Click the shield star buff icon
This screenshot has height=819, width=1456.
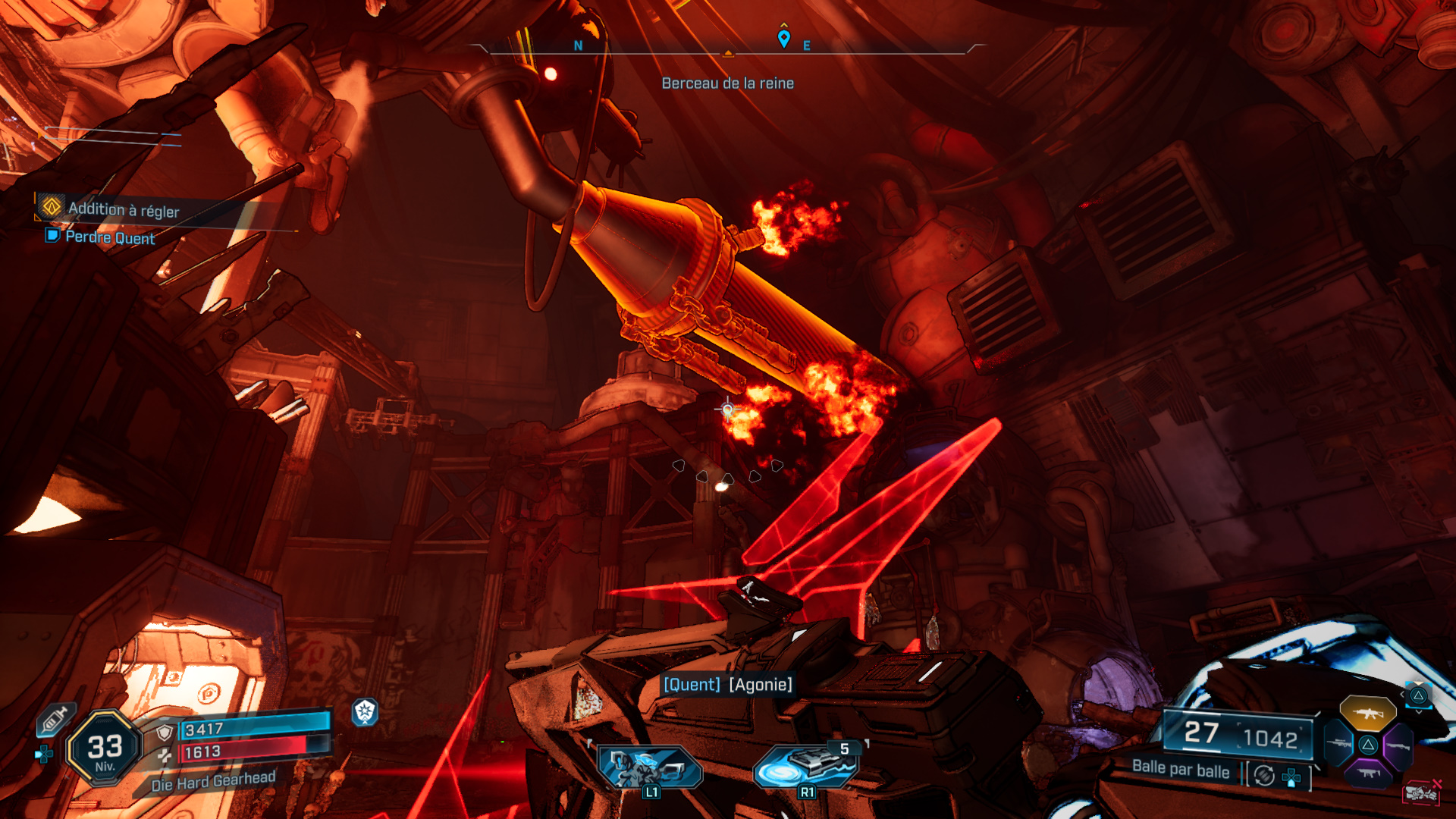coord(365,711)
